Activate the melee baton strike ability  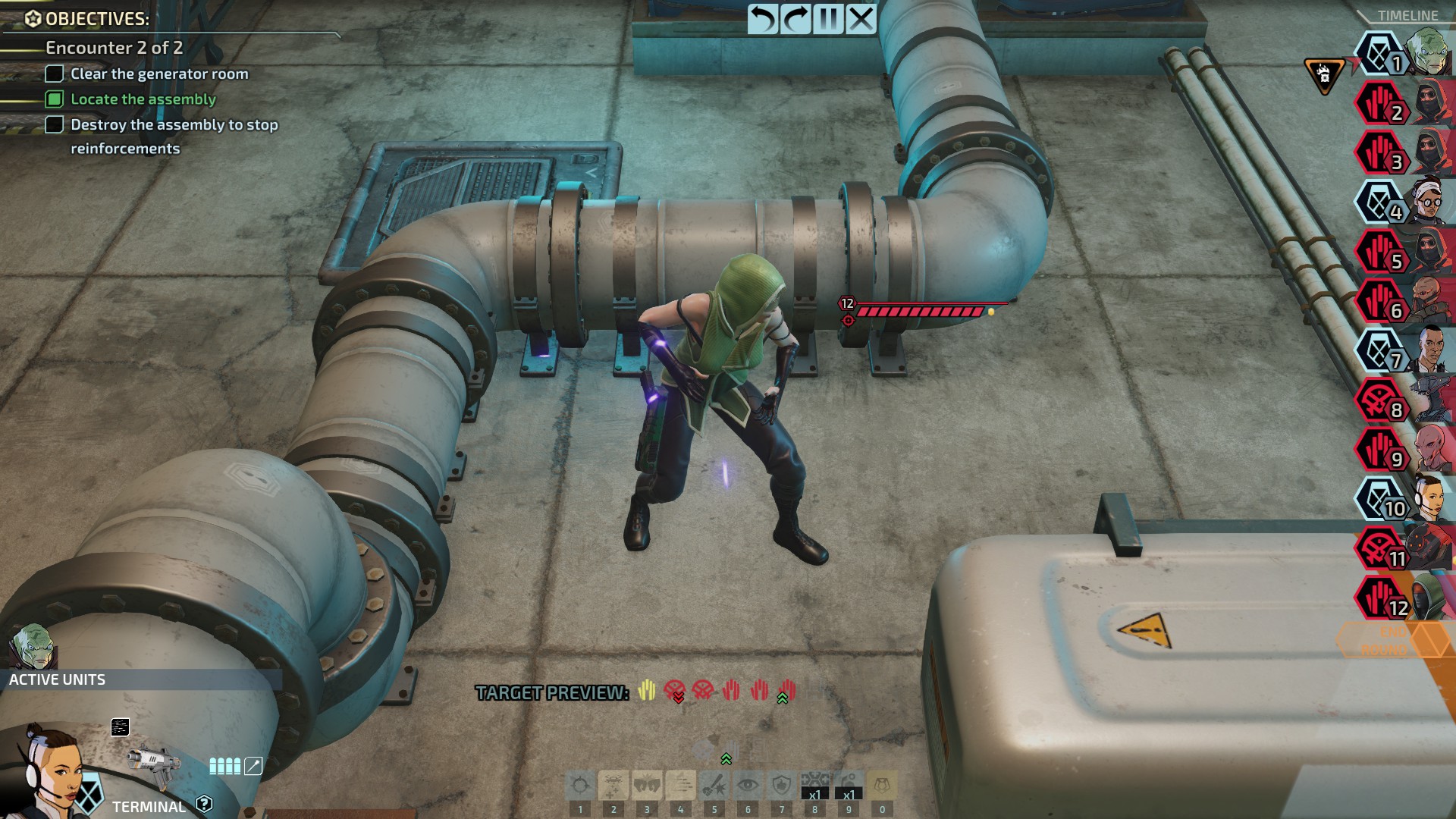[x=714, y=786]
